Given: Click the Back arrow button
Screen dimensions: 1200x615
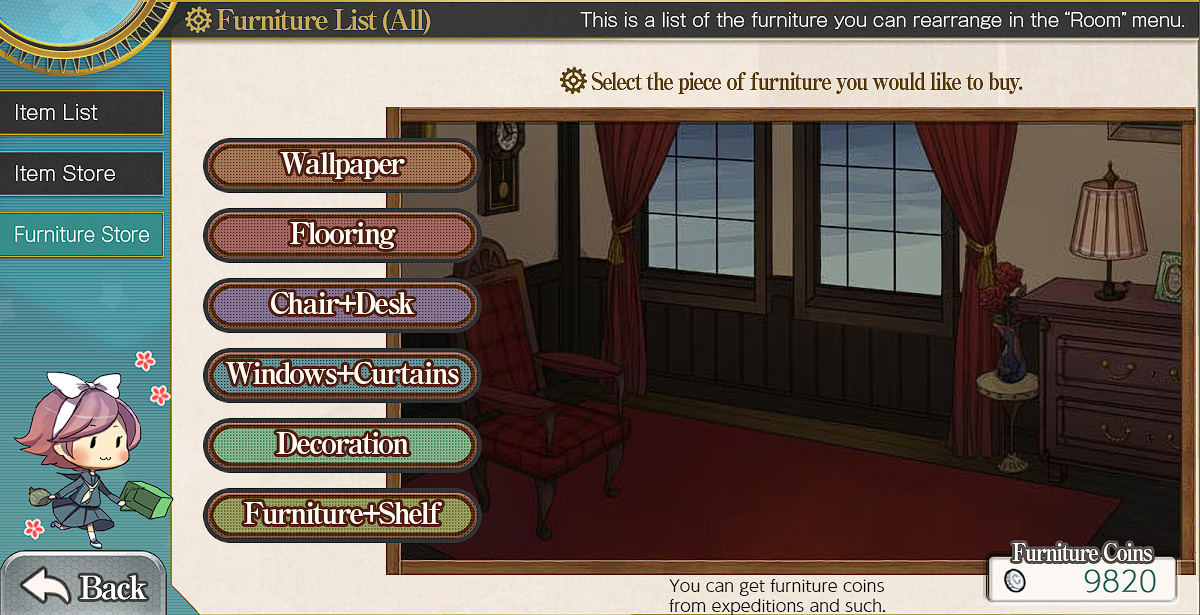Looking at the screenshot, I should [85, 587].
